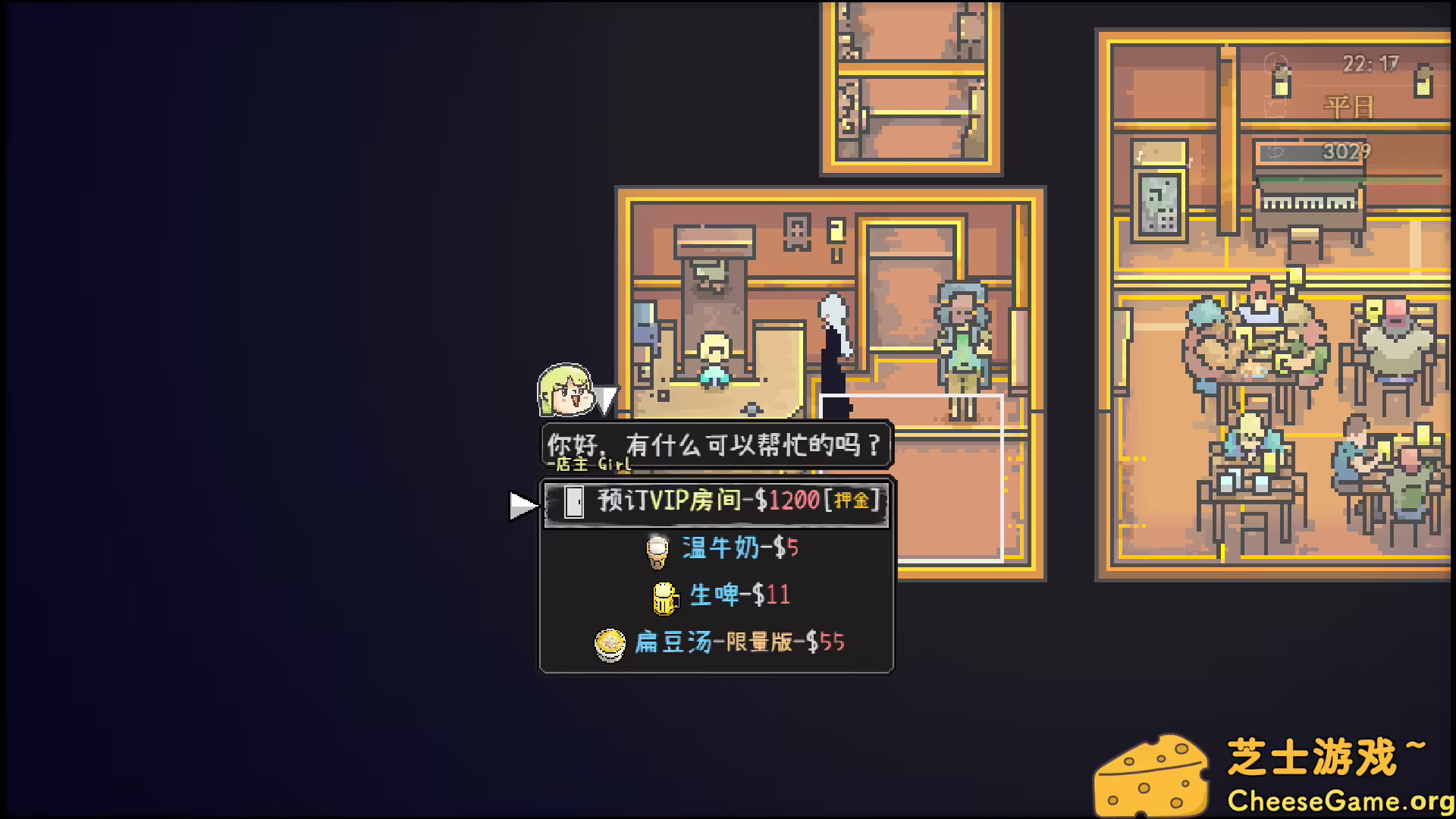This screenshot has width=1456, height=819.
Task: Click the dialogue text 你好，有什么可以帮忙的吗？
Action: pyautogui.click(x=713, y=444)
